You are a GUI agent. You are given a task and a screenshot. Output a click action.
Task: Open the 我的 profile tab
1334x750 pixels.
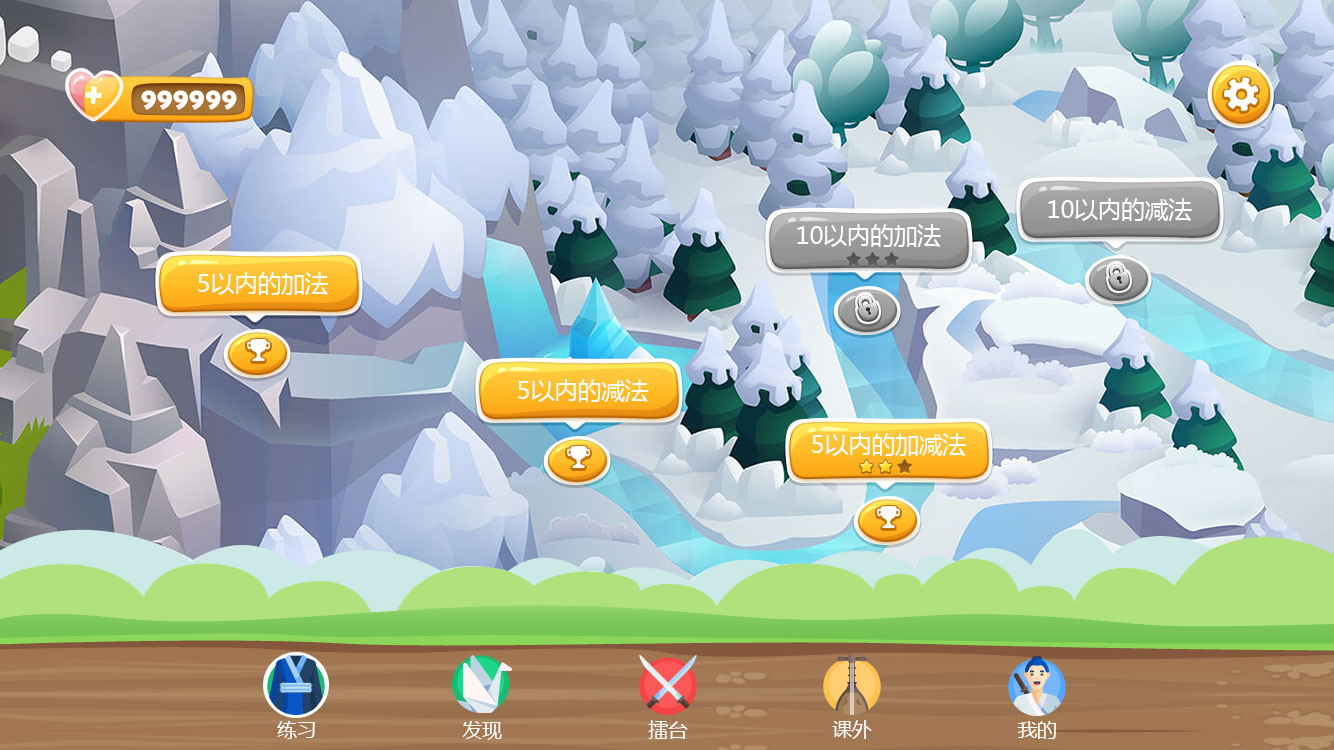[x=1037, y=697]
